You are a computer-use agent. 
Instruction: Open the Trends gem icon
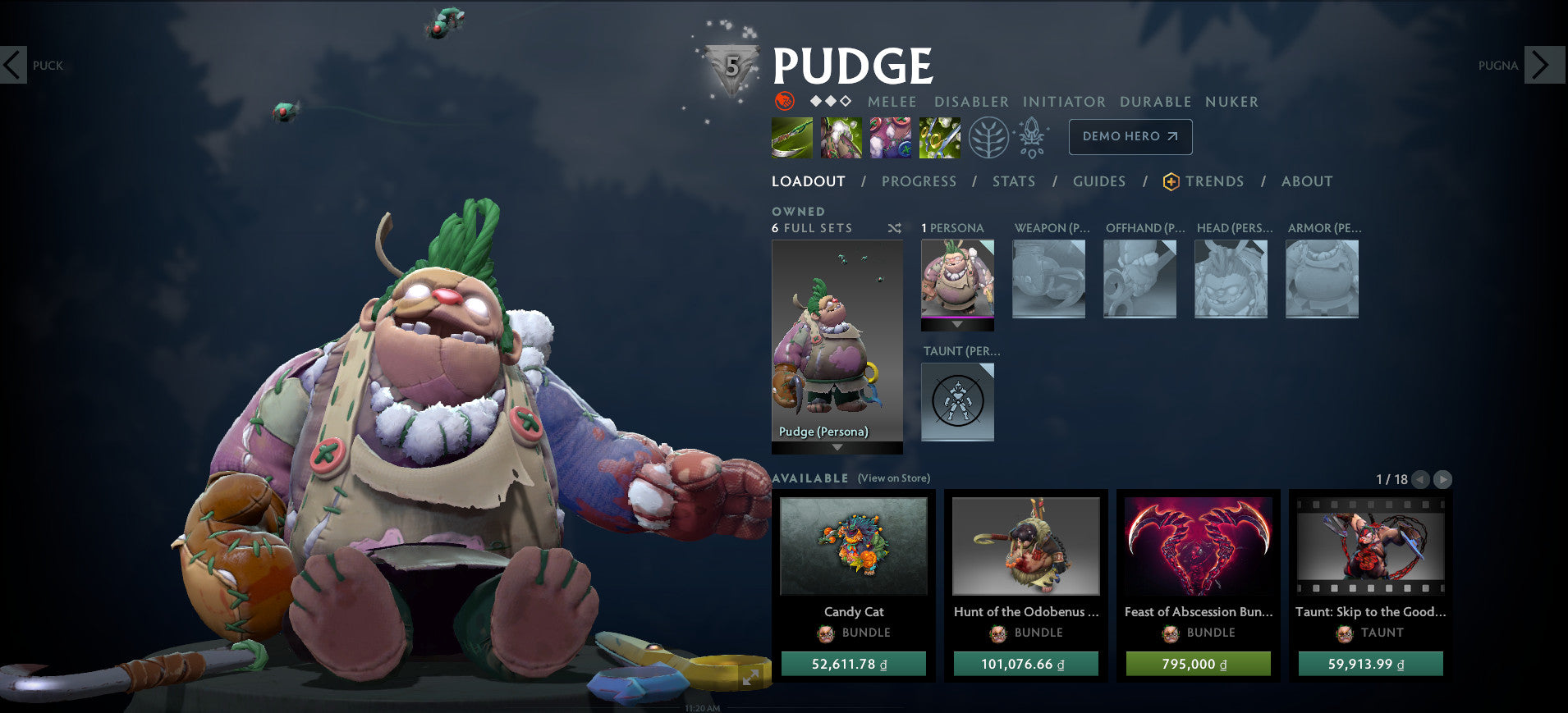pyautogui.click(x=1171, y=181)
